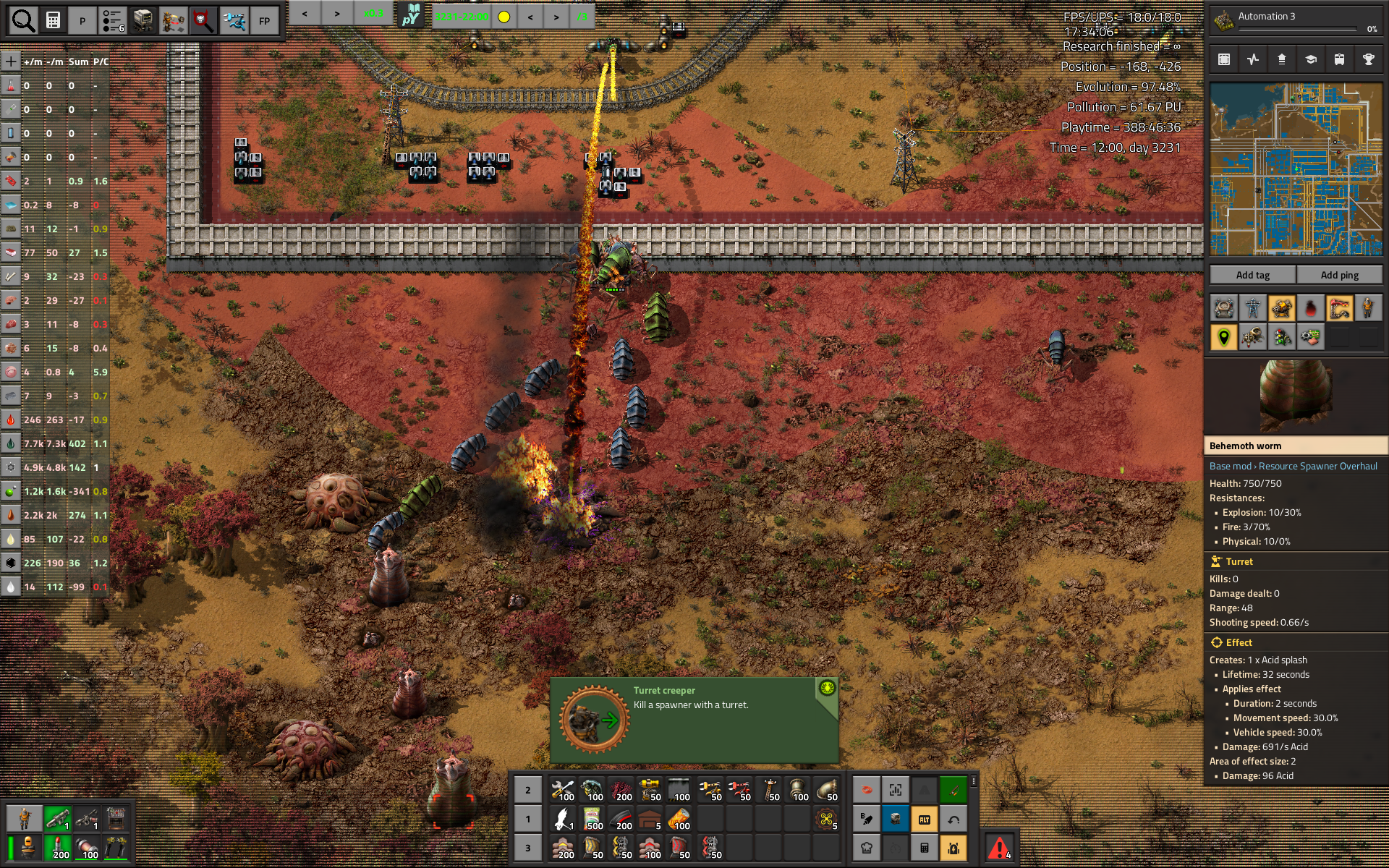Viewport: 1389px width, 868px height.
Task: Toggle the green map pin minimap filter
Action: click(x=1224, y=337)
